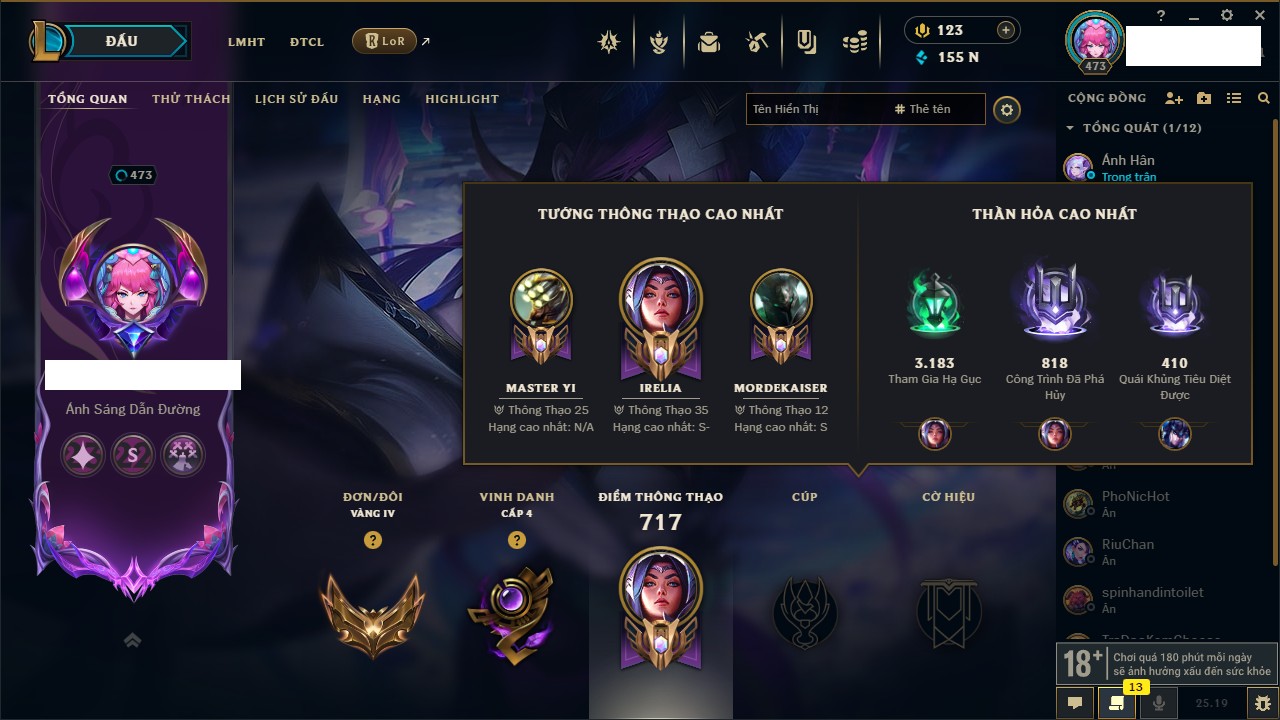Select friend RiuChan in the list
Screen dimensions: 1280x720
click(x=1127, y=551)
